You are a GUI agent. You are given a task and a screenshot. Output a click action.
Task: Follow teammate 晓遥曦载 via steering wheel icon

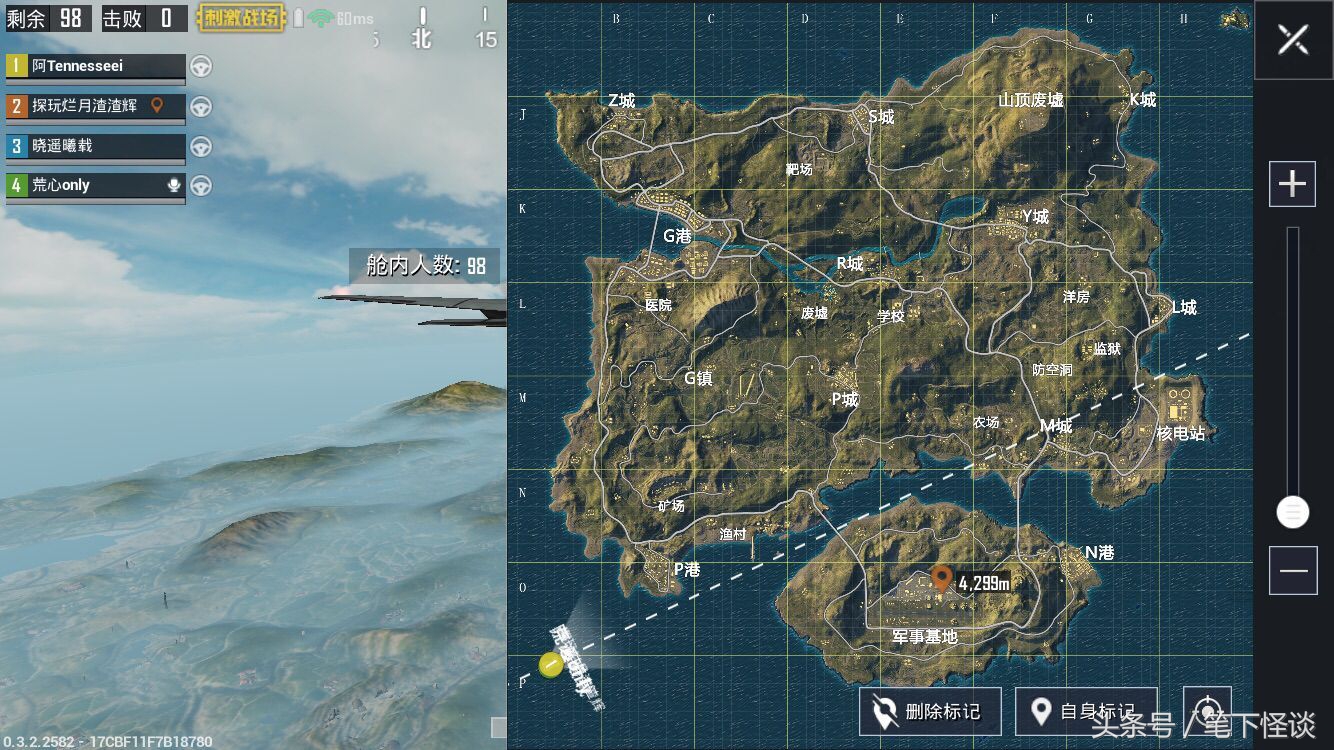(x=201, y=146)
